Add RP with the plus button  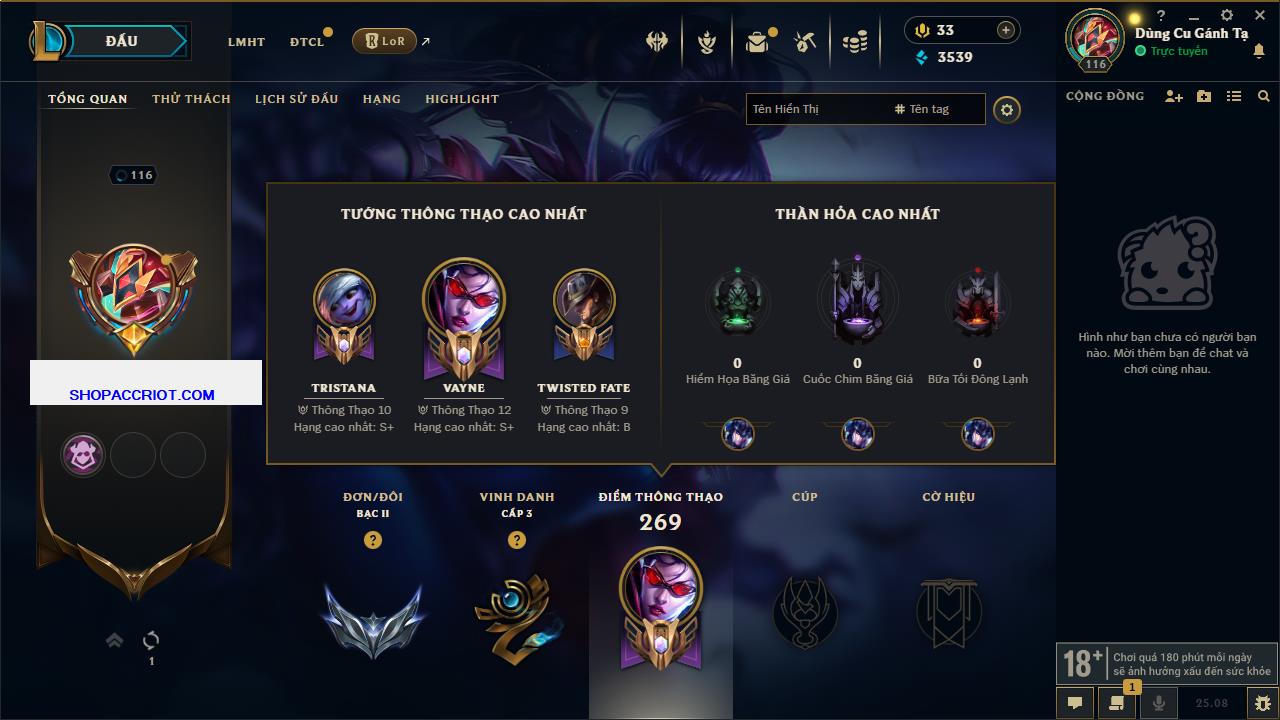click(x=1006, y=30)
